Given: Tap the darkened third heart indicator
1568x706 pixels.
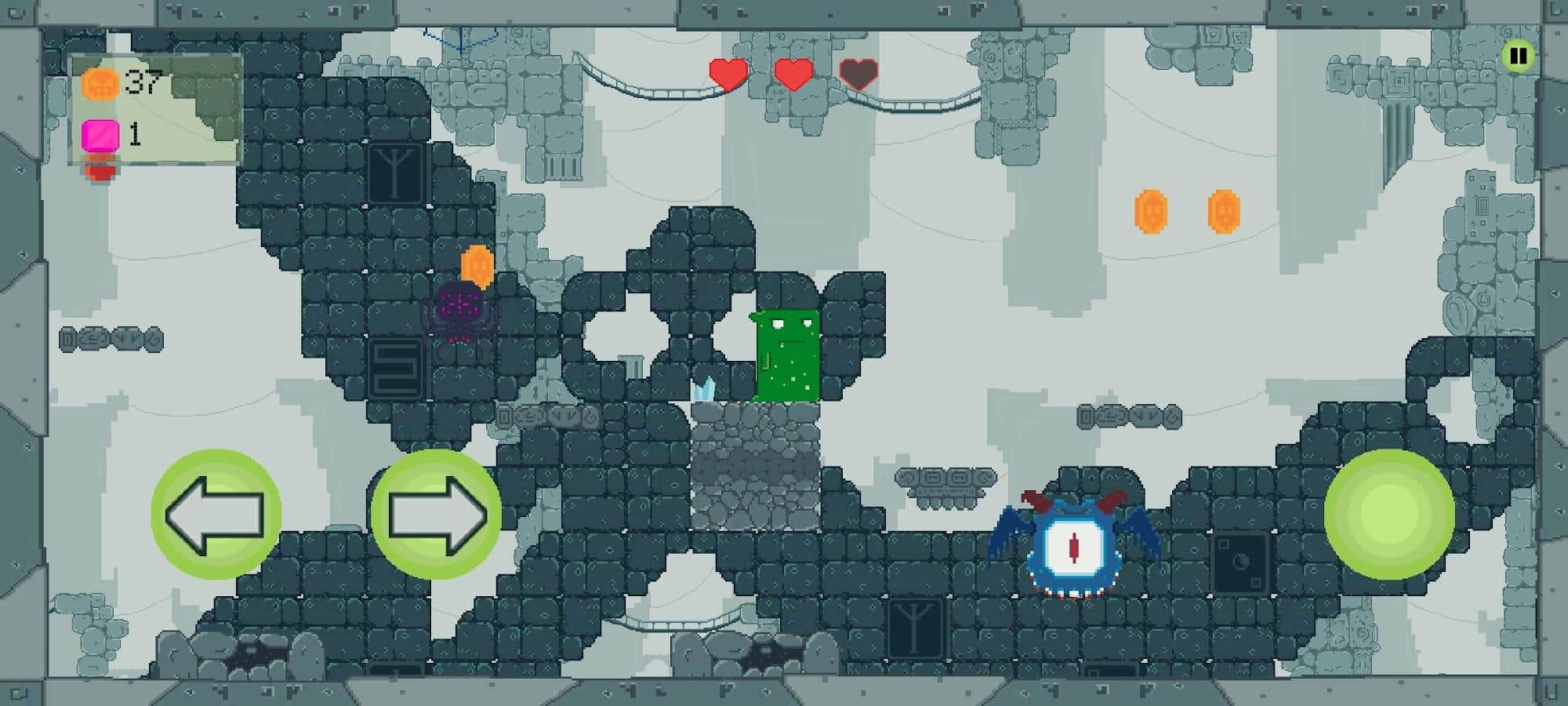Looking at the screenshot, I should click(858, 73).
